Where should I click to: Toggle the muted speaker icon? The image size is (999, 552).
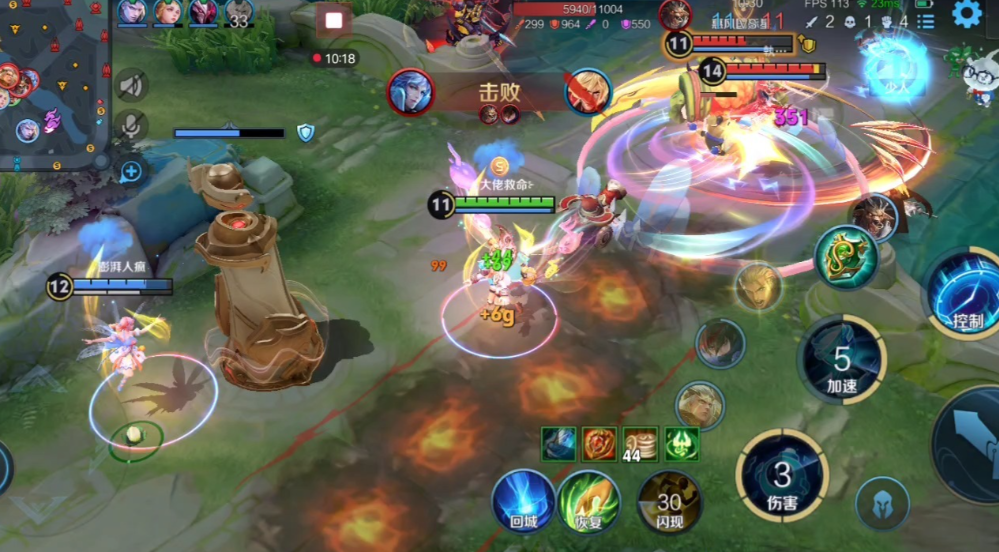pos(131,86)
